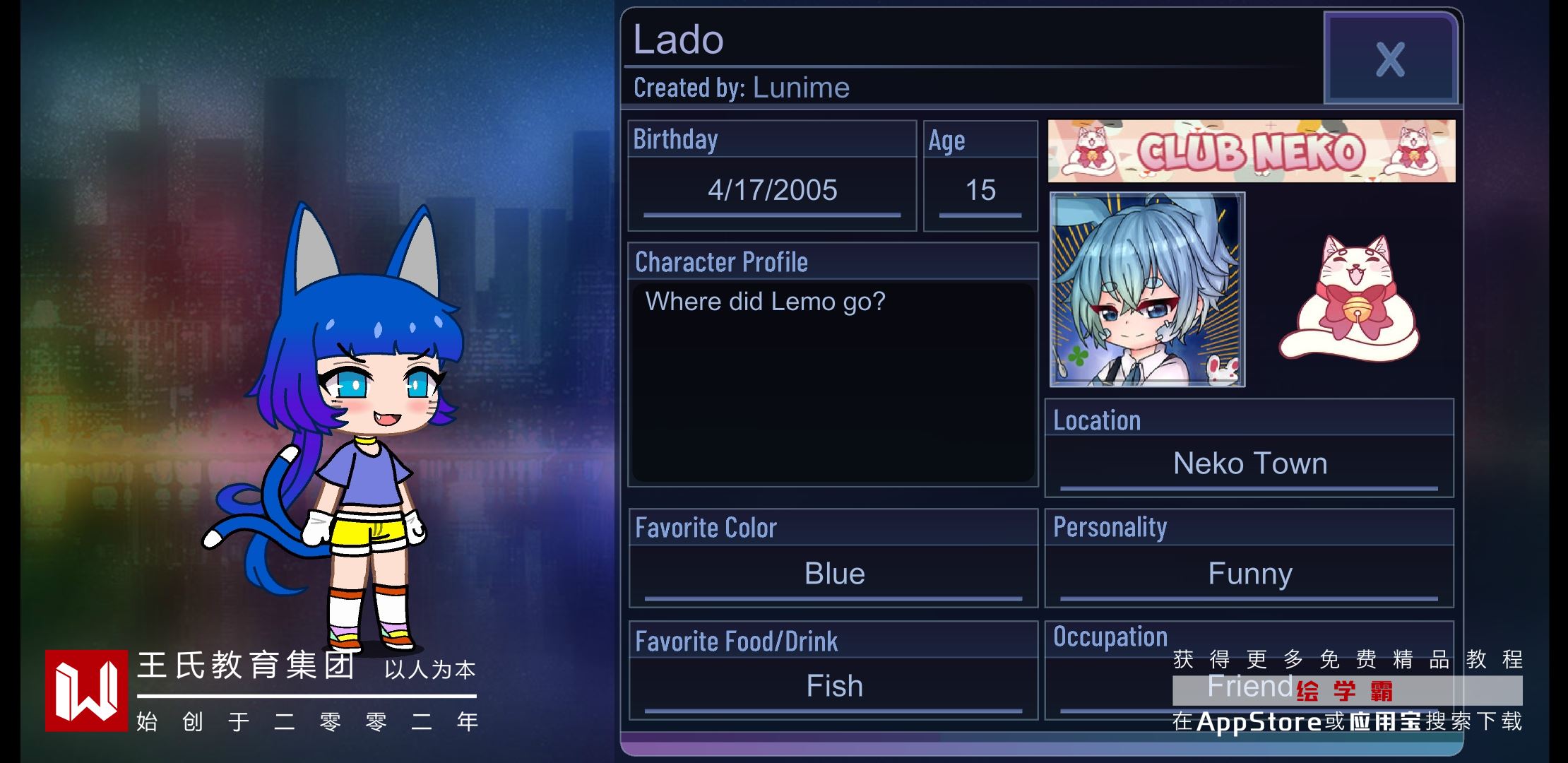The image size is (1568, 763).
Task: Edit the Birthday field showing 4/17/2005
Action: [772, 191]
